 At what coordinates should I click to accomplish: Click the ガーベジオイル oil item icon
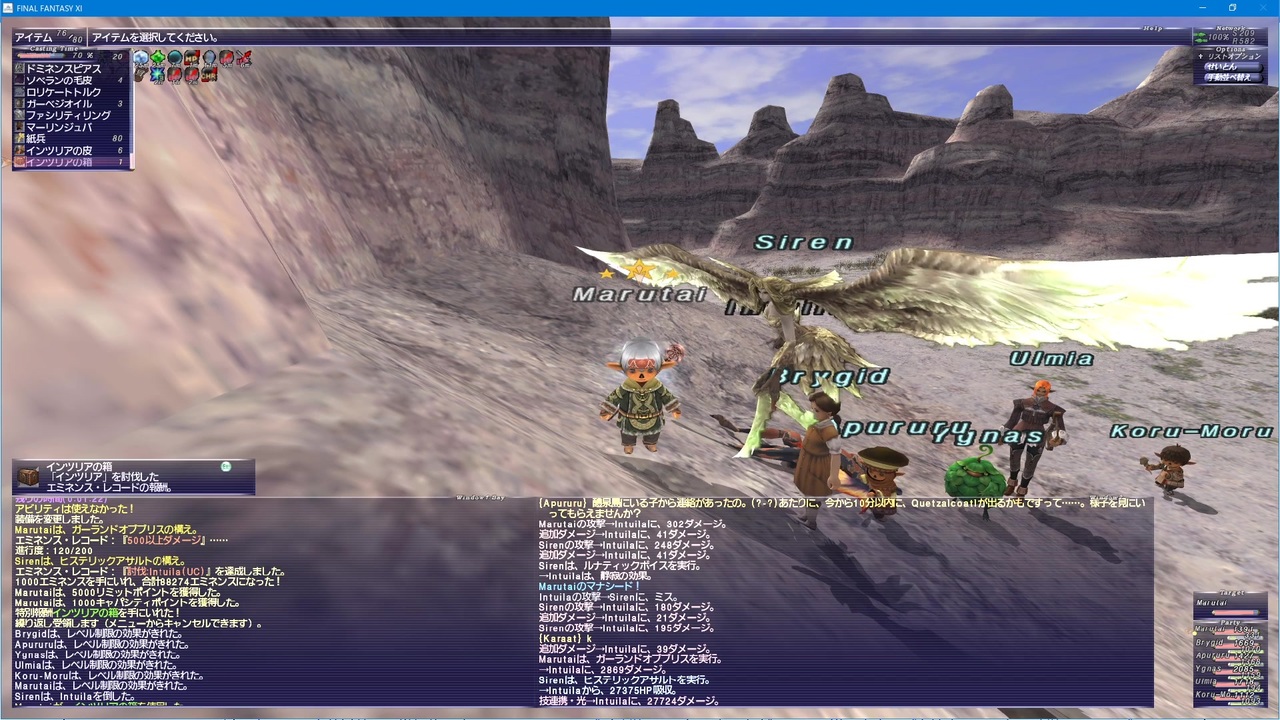click(21, 103)
